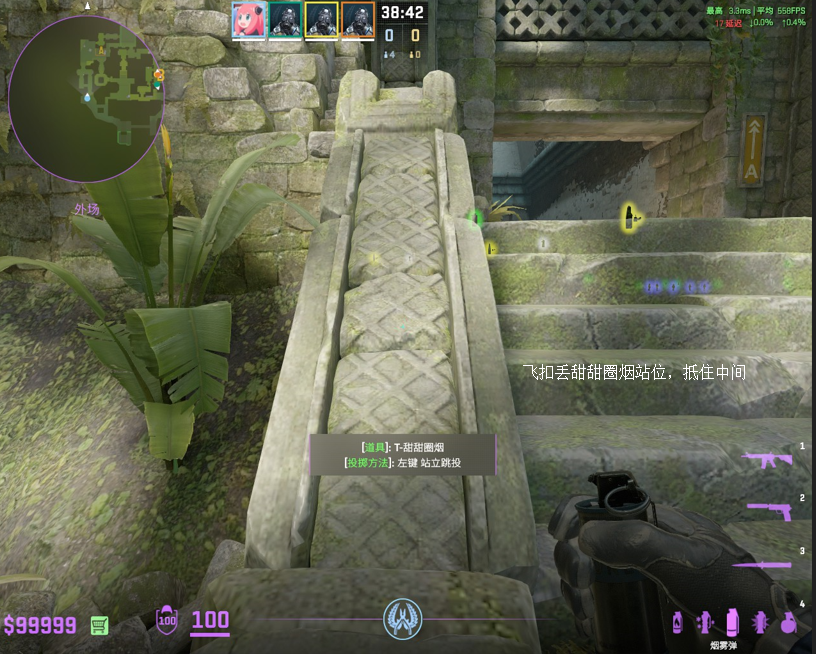Image resolution: width=816 pixels, height=654 pixels.
Task: Switch to the rifle in slot 1
Action: point(768,460)
